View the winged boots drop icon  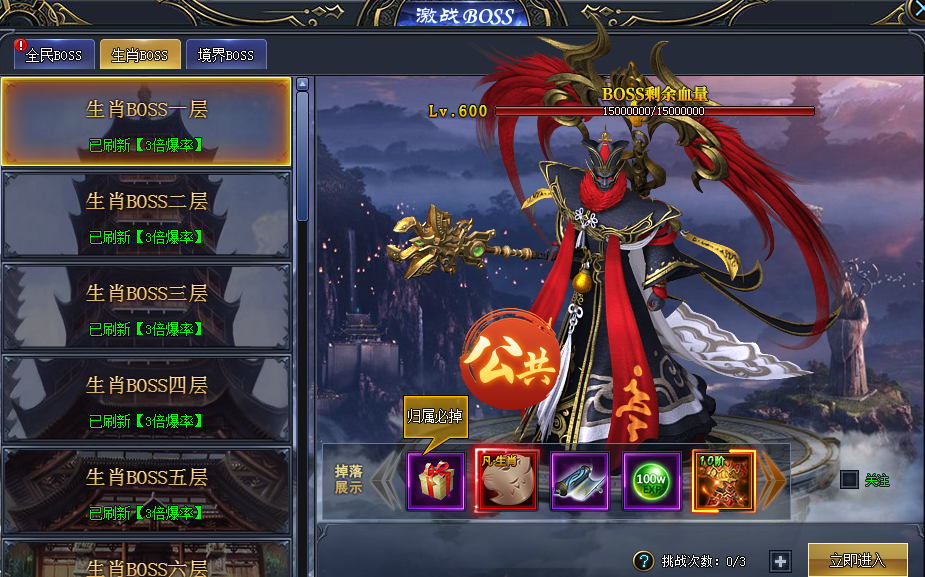[580, 481]
